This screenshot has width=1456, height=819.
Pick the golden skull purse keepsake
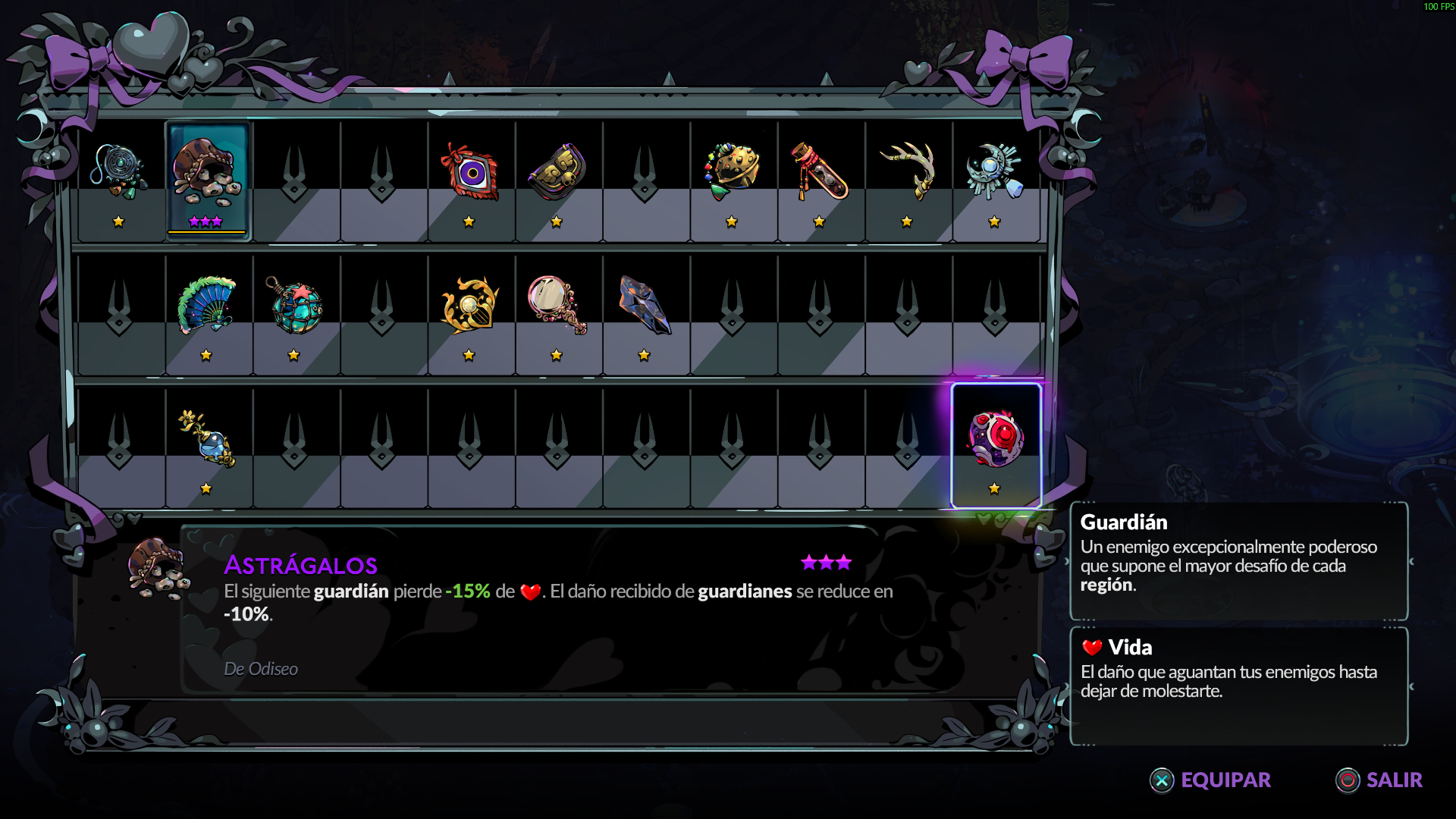point(557,171)
